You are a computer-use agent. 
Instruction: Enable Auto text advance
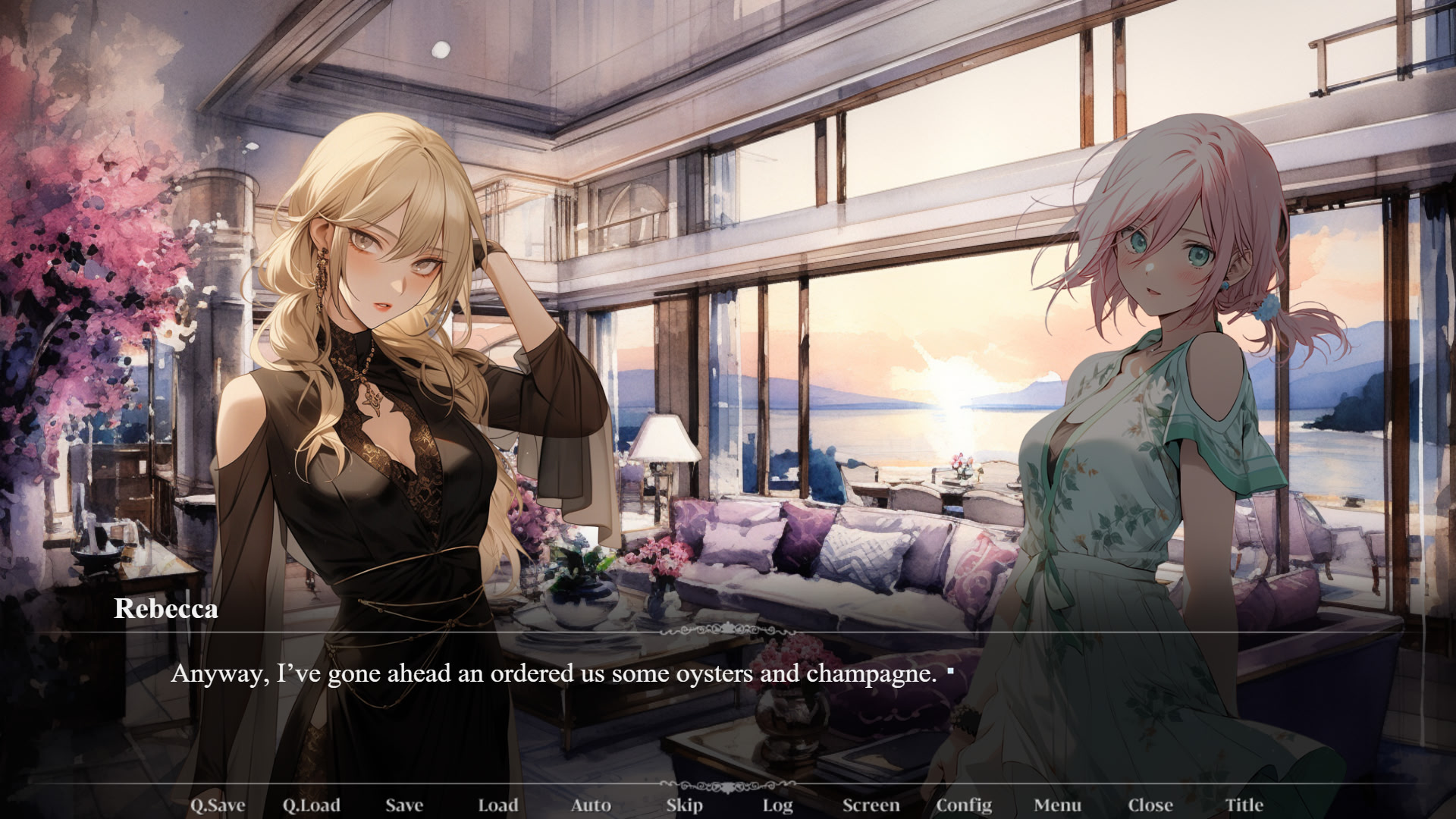591,805
